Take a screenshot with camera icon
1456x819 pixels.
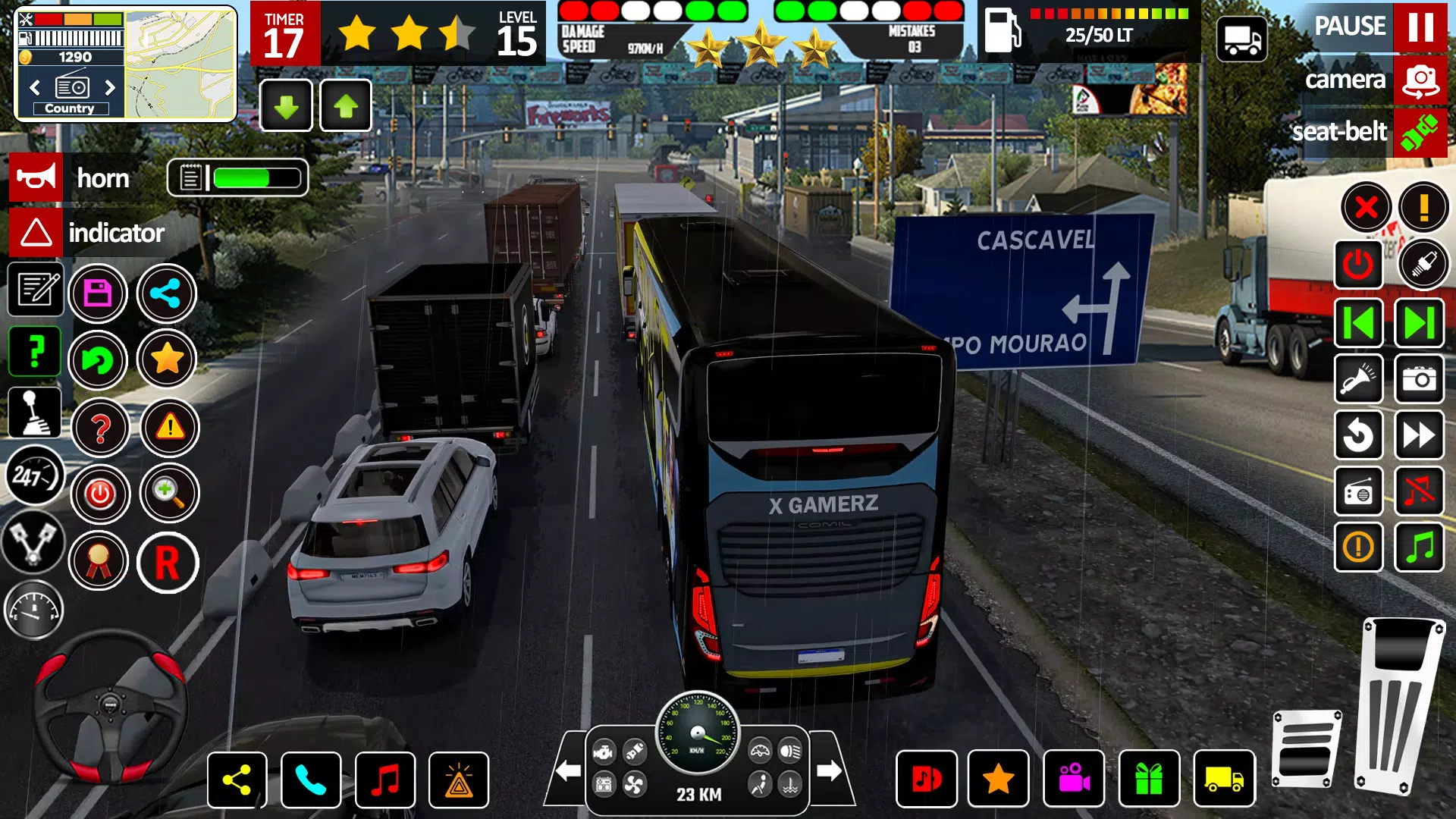point(1419,378)
